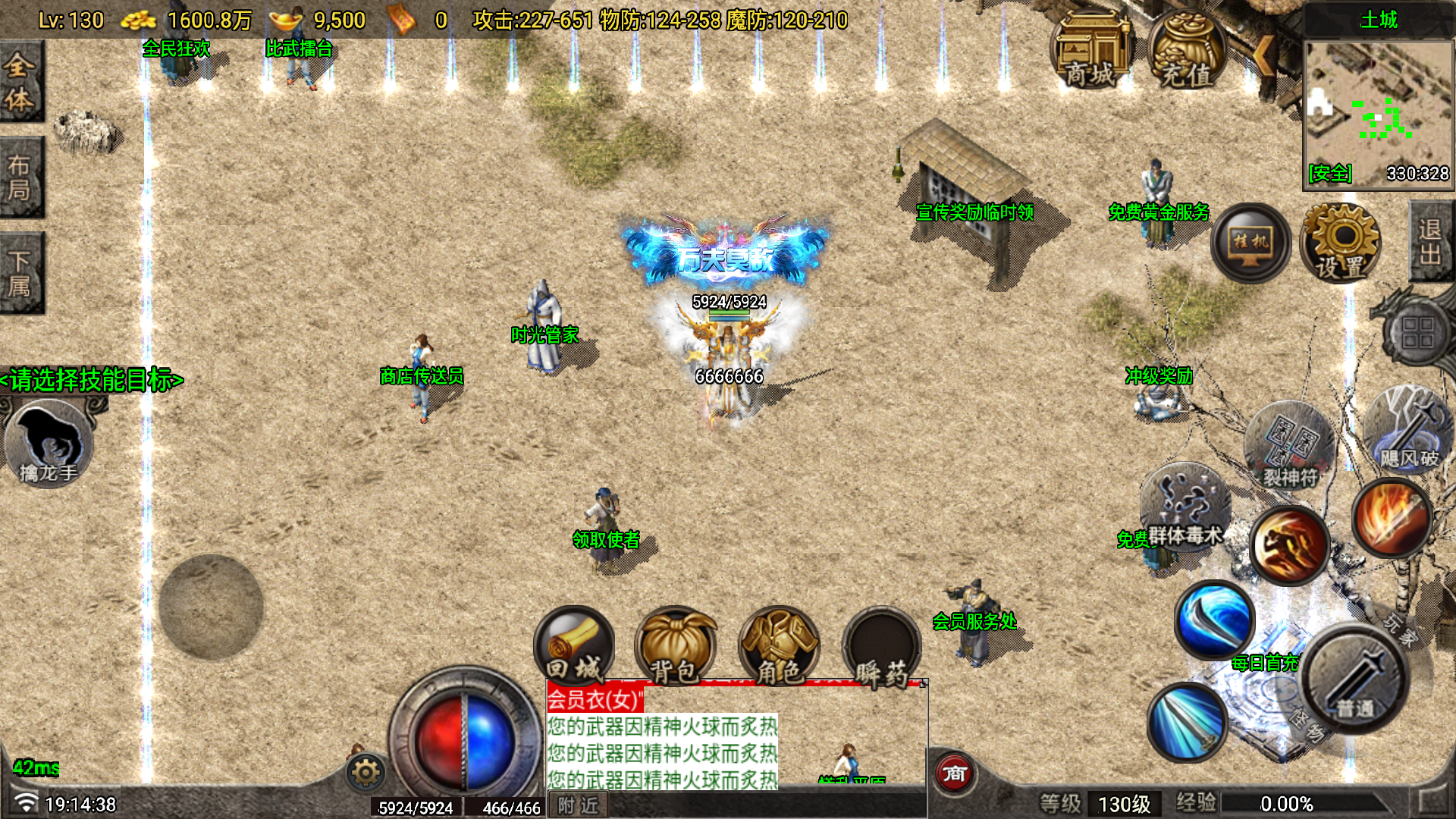
Task: Select the 全体 side tab
Action: [20, 82]
